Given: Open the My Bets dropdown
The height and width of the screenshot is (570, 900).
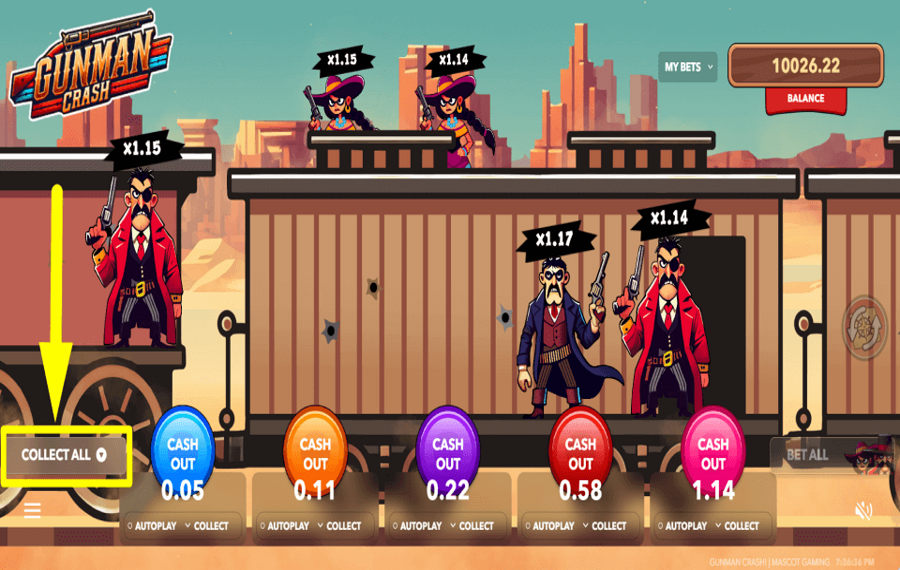Looking at the screenshot, I should click(x=688, y=67).
